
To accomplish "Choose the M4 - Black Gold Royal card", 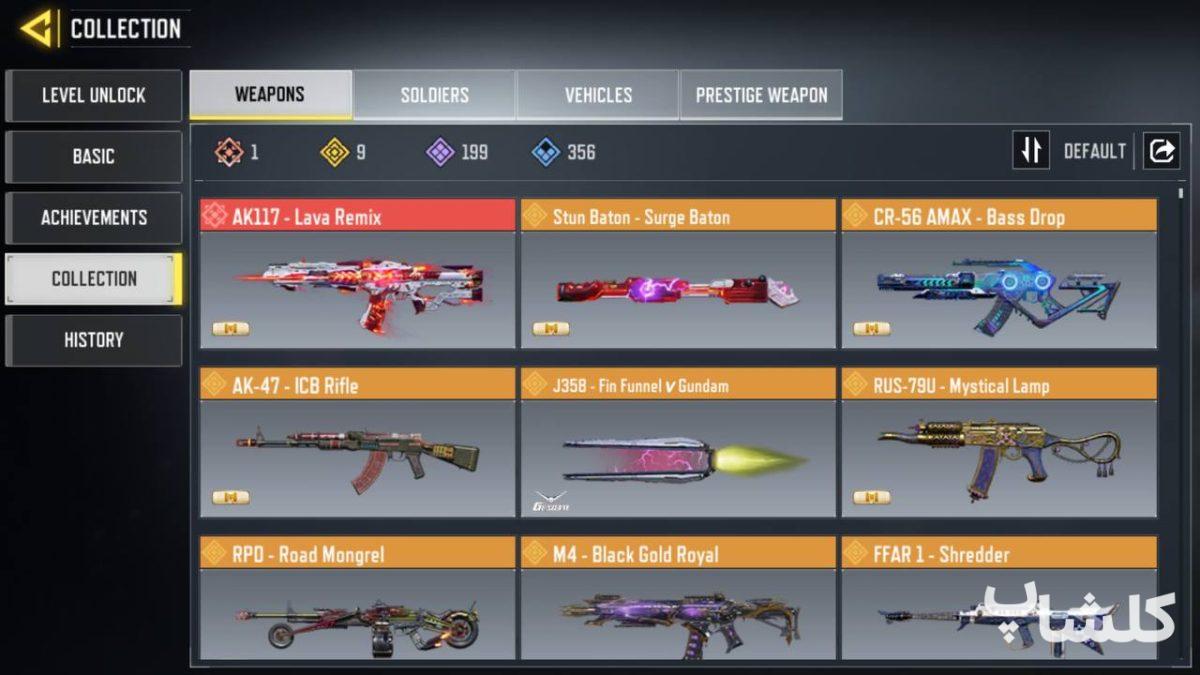I will [678, 600].
